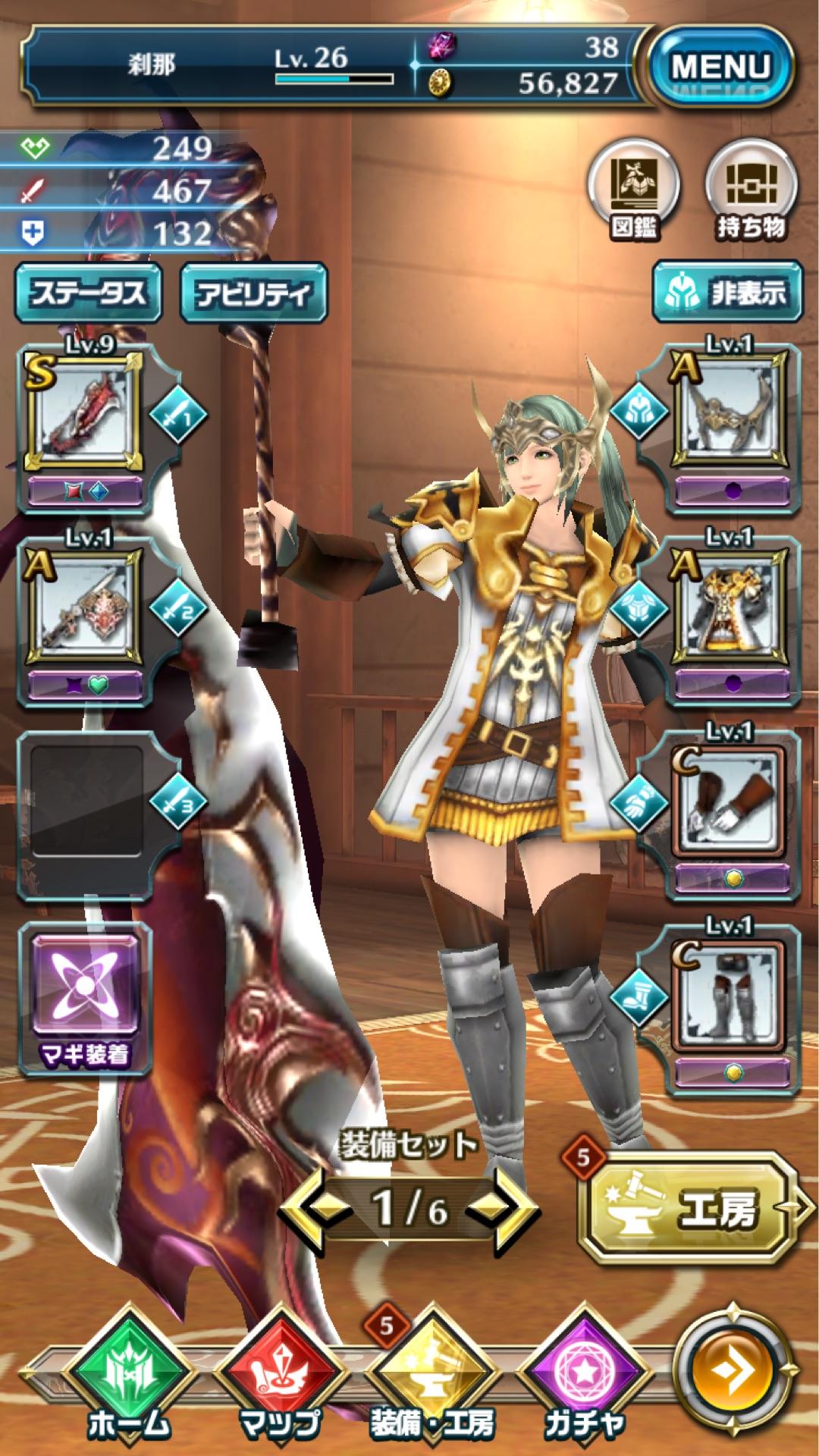Open the ガチャ gacha screen
The image size is (819, 1456).
[584, 1374]
